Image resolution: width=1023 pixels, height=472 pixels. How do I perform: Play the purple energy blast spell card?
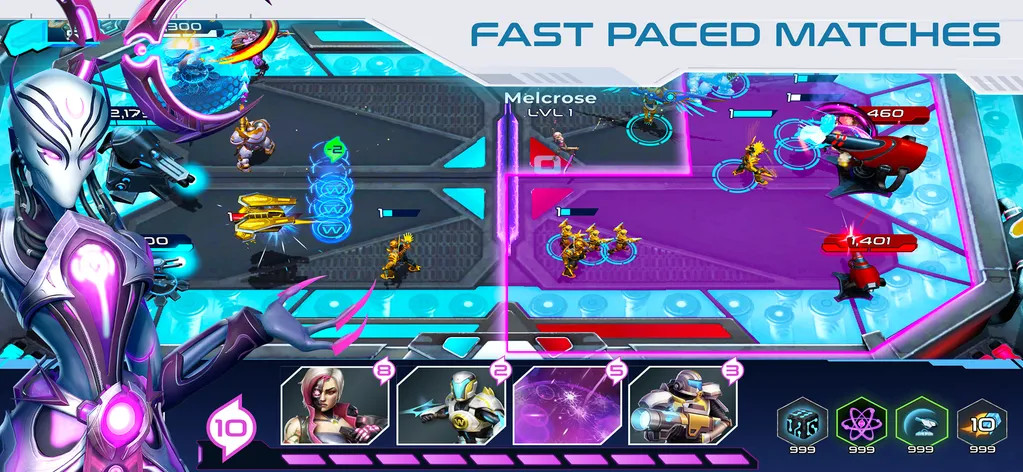(565, 407)
